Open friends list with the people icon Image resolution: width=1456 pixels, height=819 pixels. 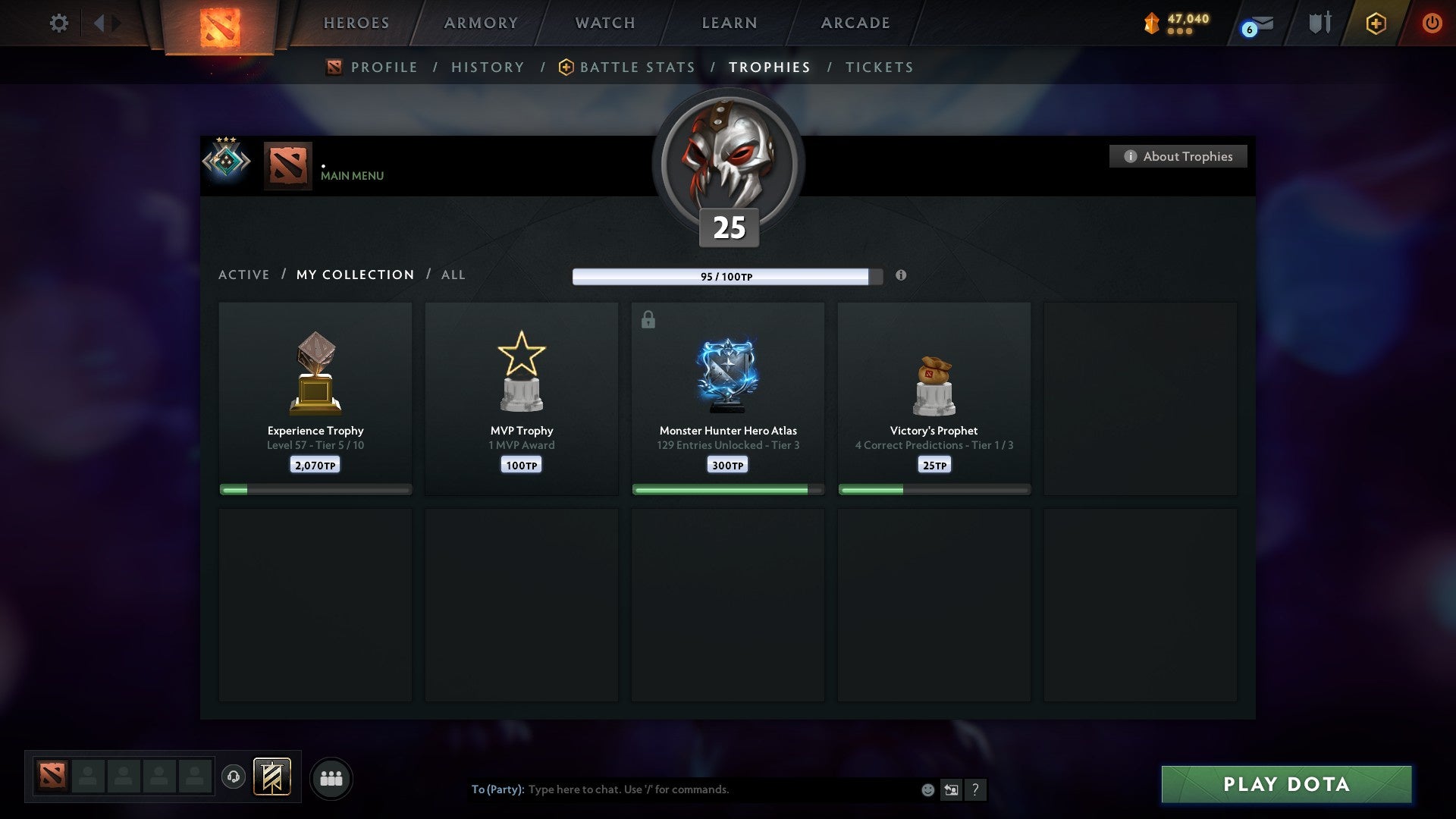pyautogui.click(x=331, y=777)
